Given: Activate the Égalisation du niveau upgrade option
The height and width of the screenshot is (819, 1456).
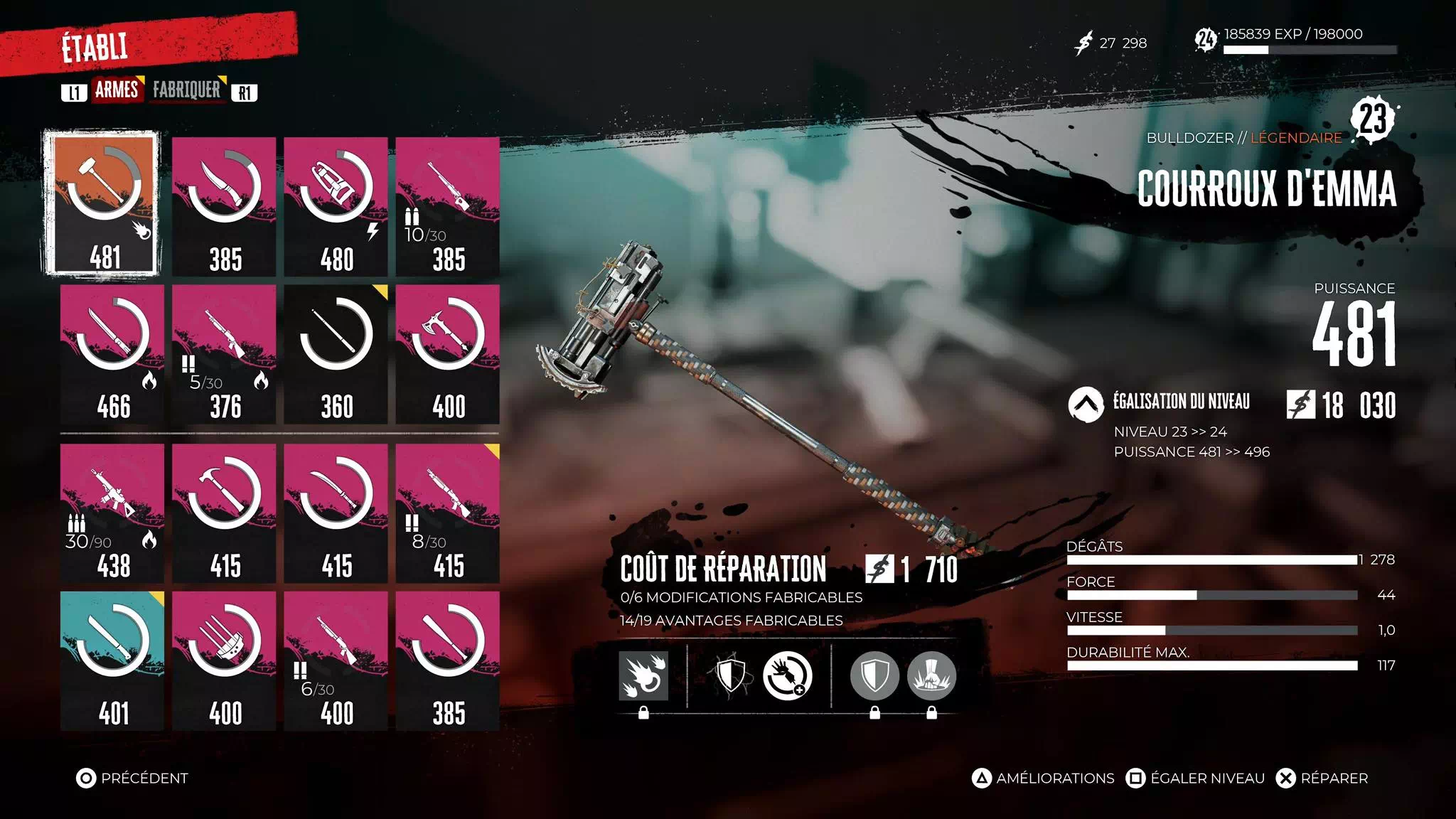Looking at the screenshot, I should pyautogui.click(x=1181, y=403).
